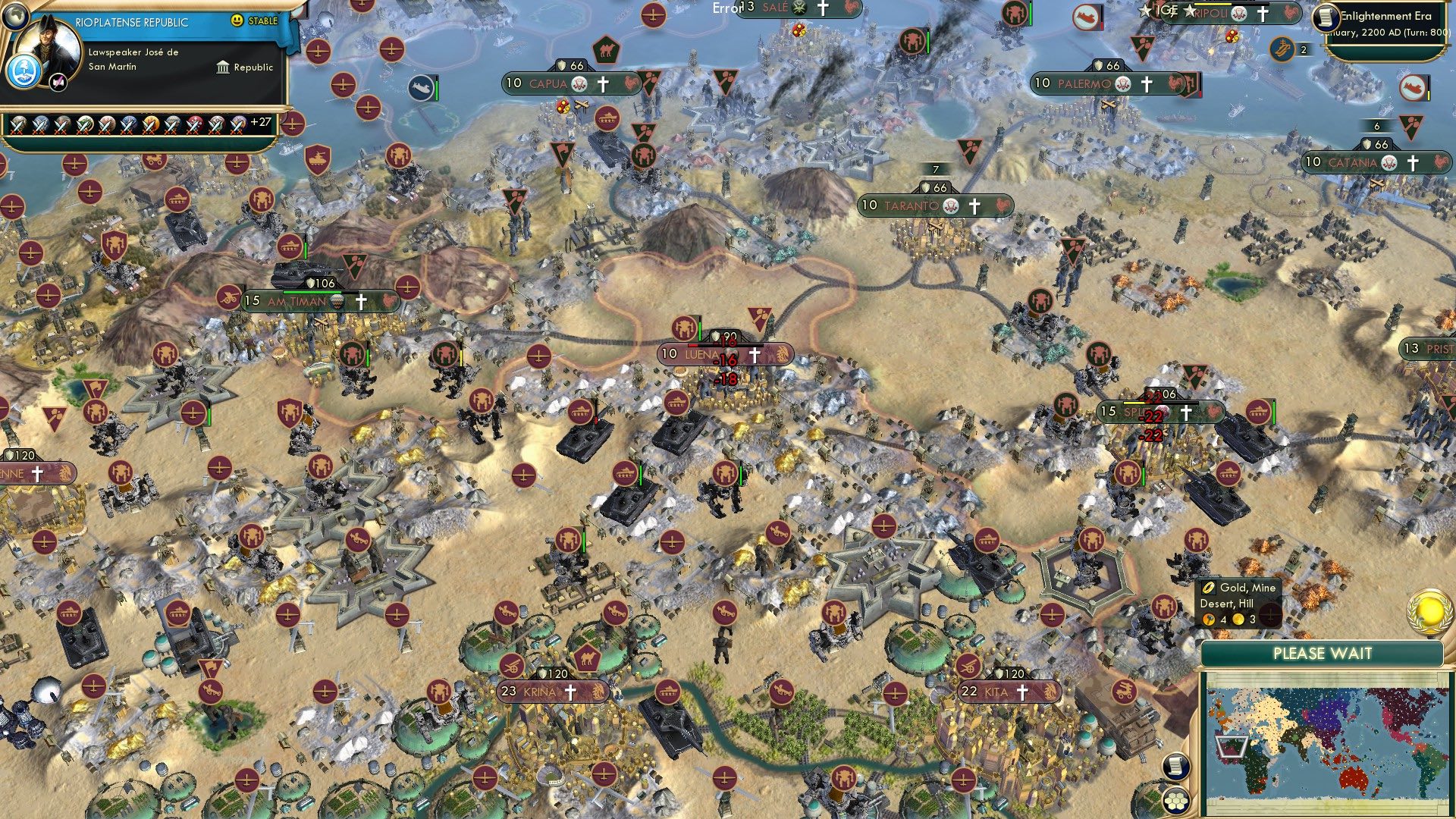Viewport: 1456px width, 819px height.
Task: Toggle strategic view with the hexagon button
Action: click(1176, 800)
